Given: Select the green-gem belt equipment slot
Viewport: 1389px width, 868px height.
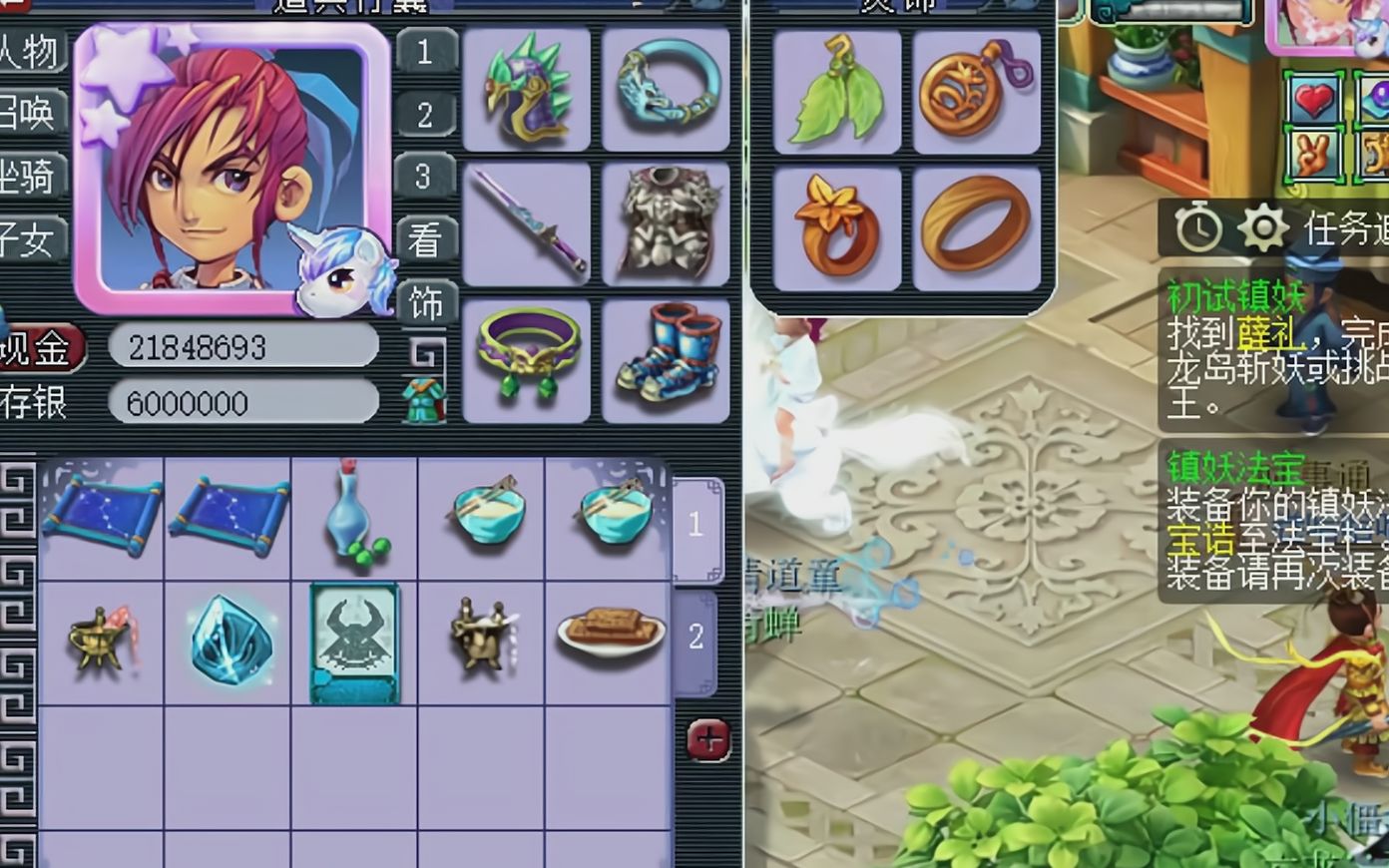Looking at the screenshot, I should click(x=527, y=359).
